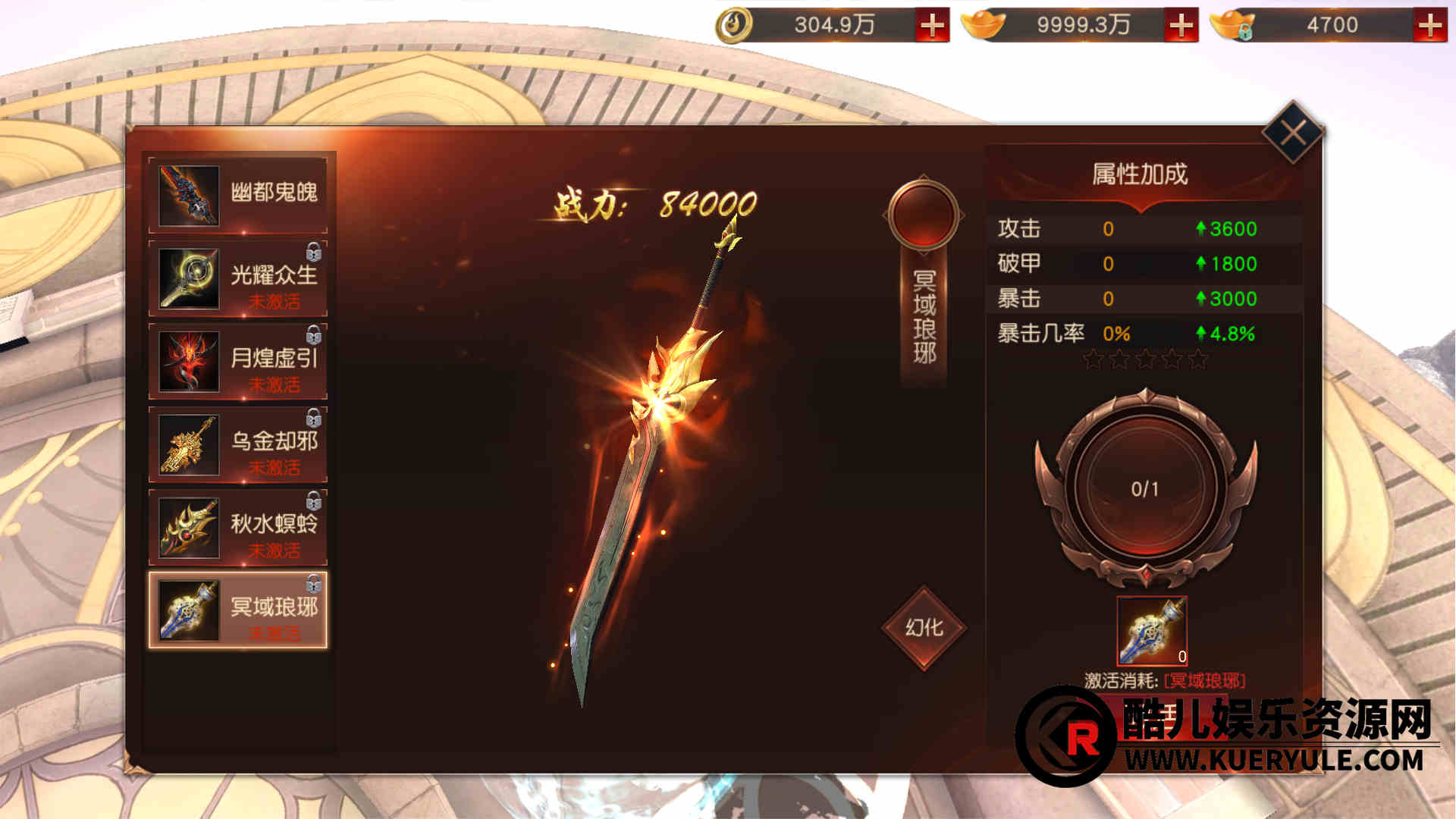Add more bound ingots (4700)

click(x=1429, y=26)
